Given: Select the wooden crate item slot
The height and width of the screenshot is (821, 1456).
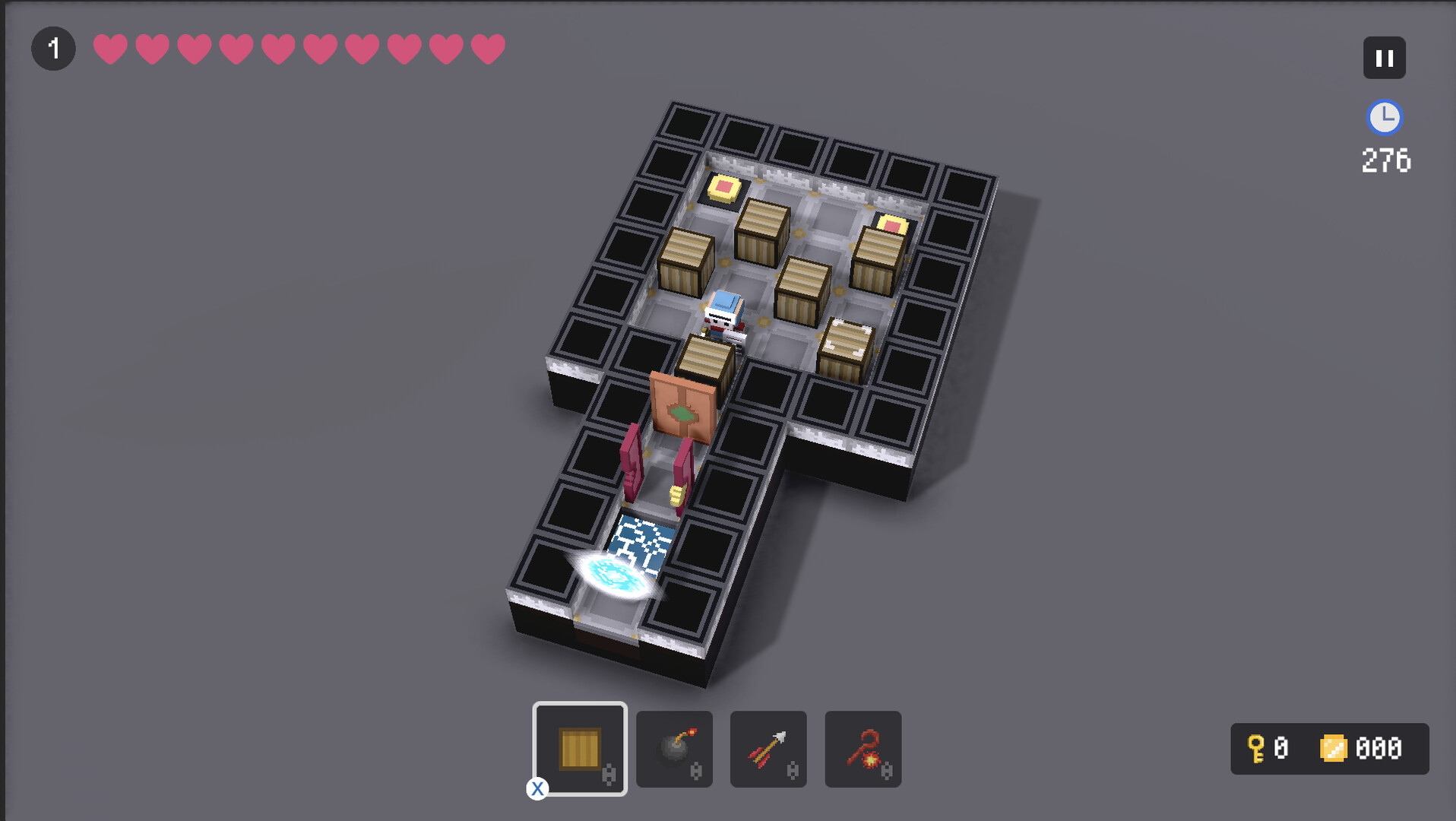Looking at the screenshot, I should coord(580,749).
